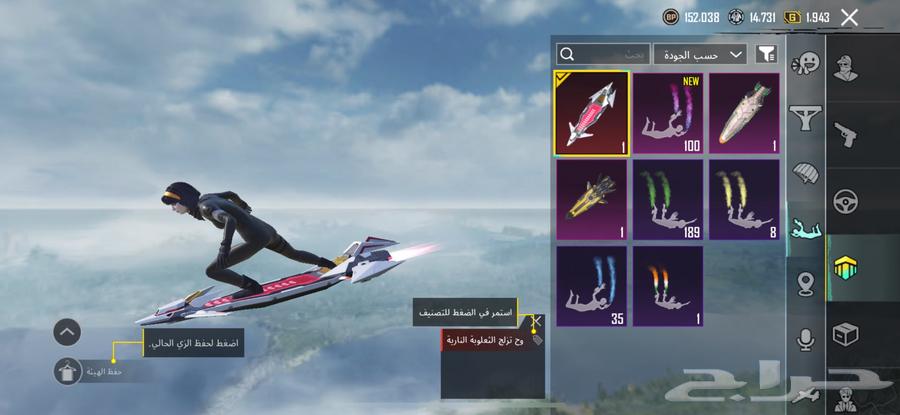Close the inventory with the X button

849,17
